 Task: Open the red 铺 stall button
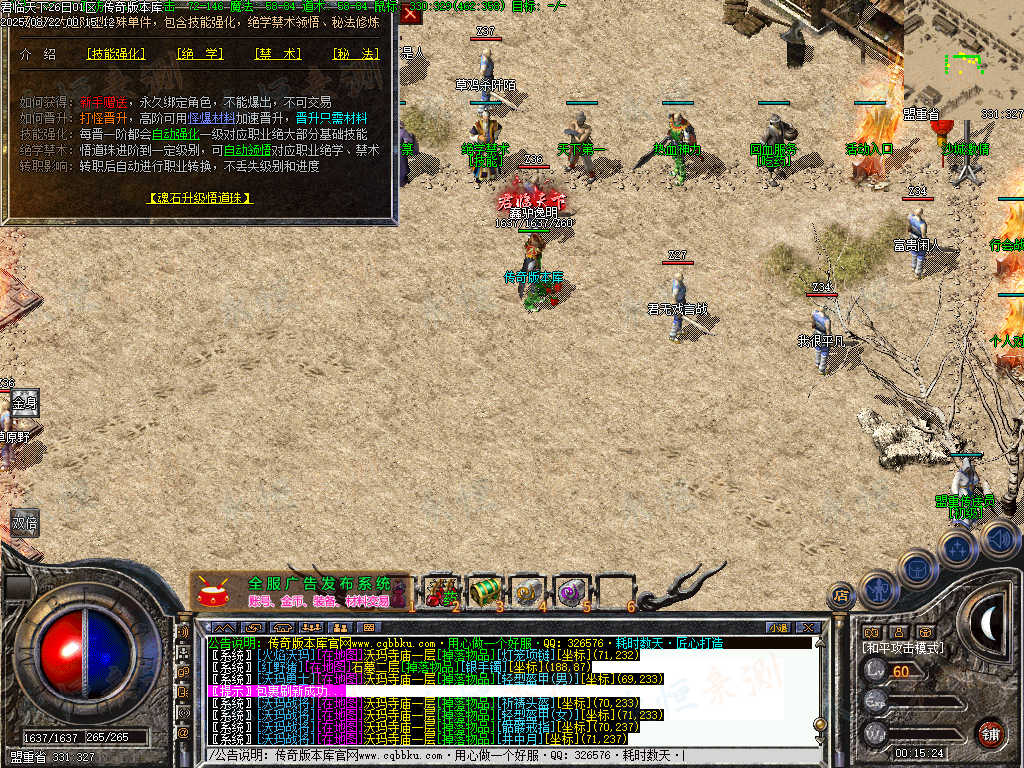pyautogui.click(x=990, y=735)
